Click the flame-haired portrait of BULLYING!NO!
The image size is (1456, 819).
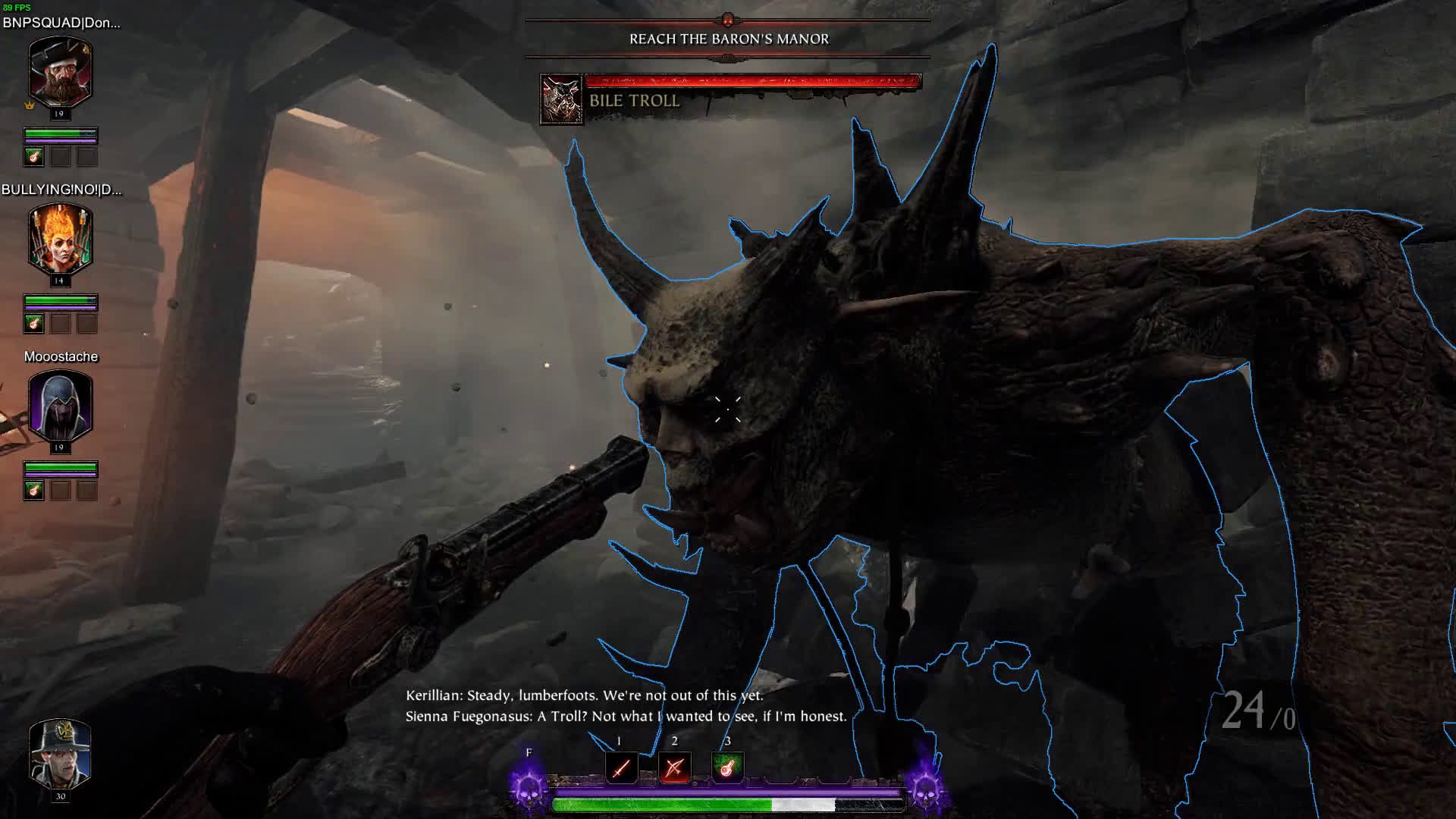(x=60, y=240)
